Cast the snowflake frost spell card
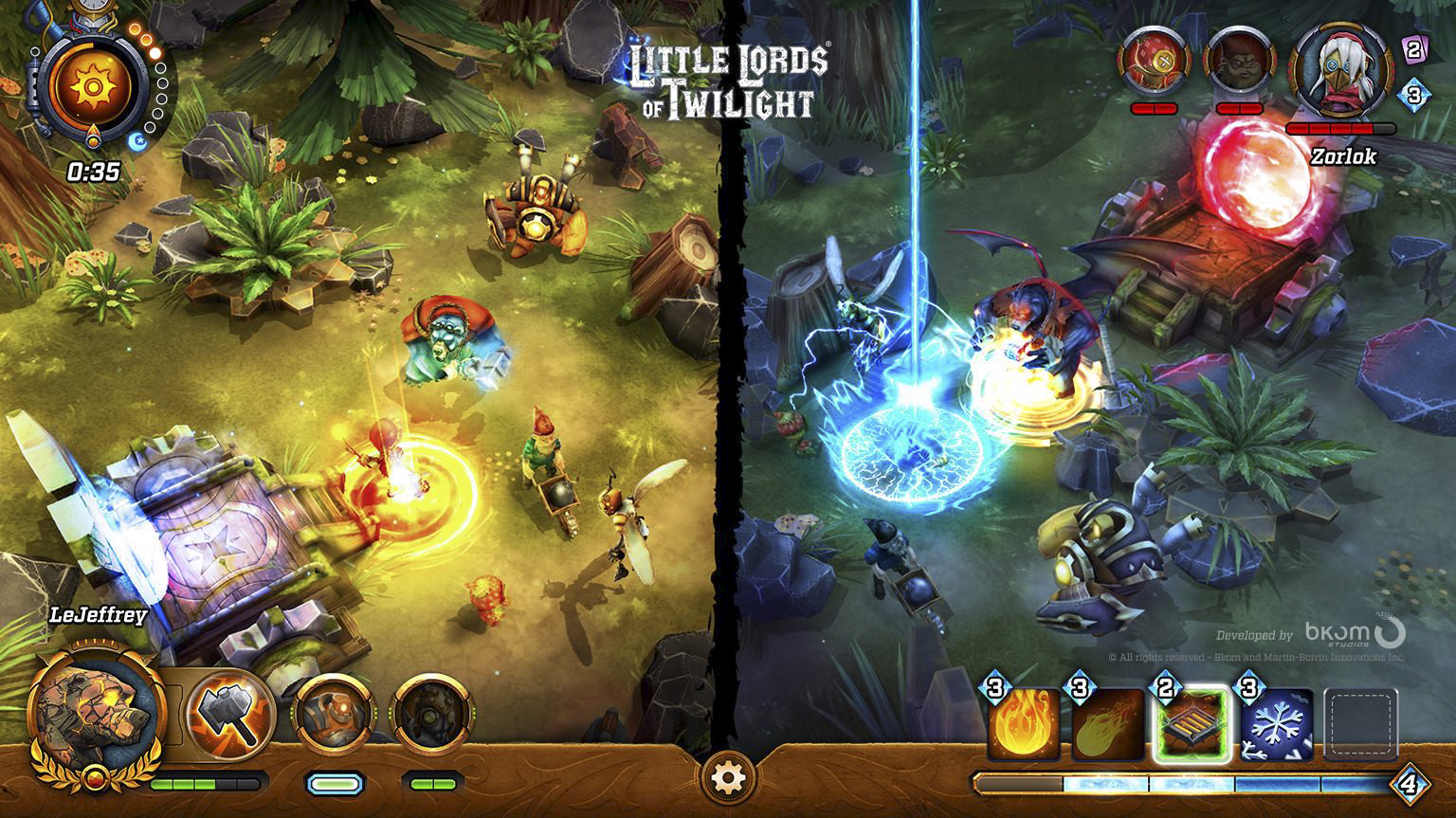This screenshot has width=1456, height=818. pyautogui.click(x=1277, y=725)
